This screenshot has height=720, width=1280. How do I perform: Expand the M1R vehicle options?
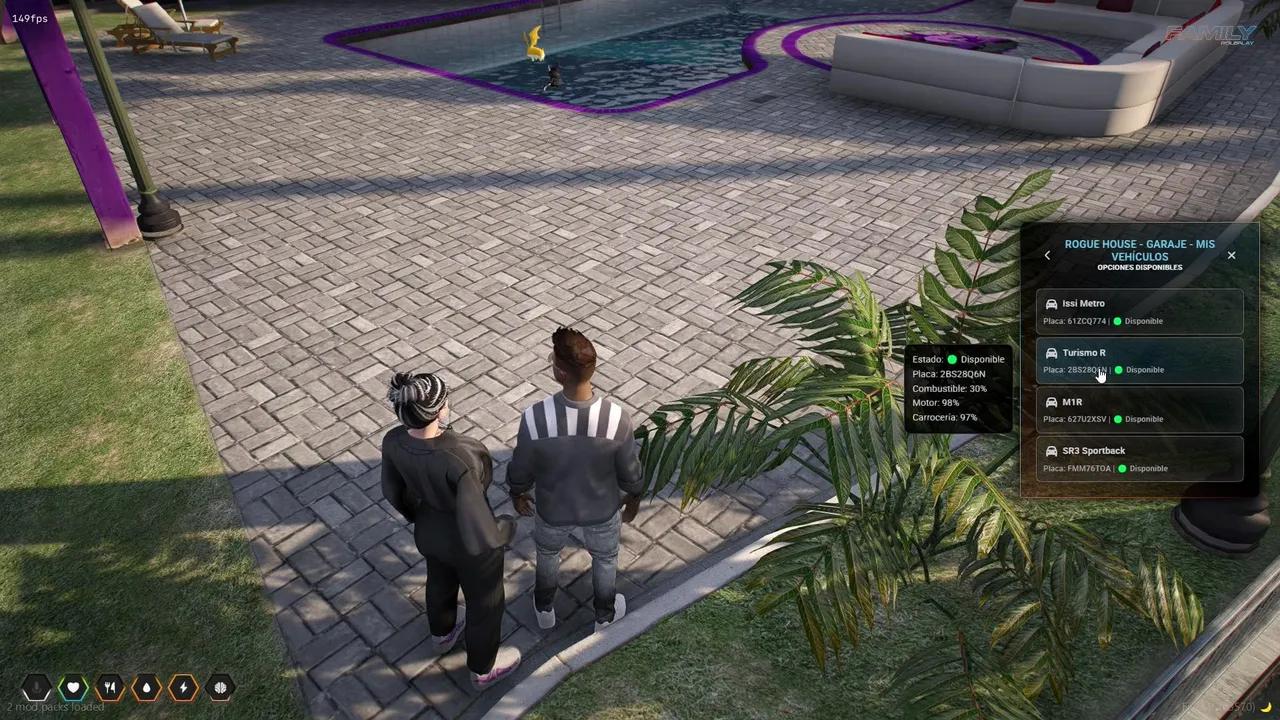click(1140, 410)
